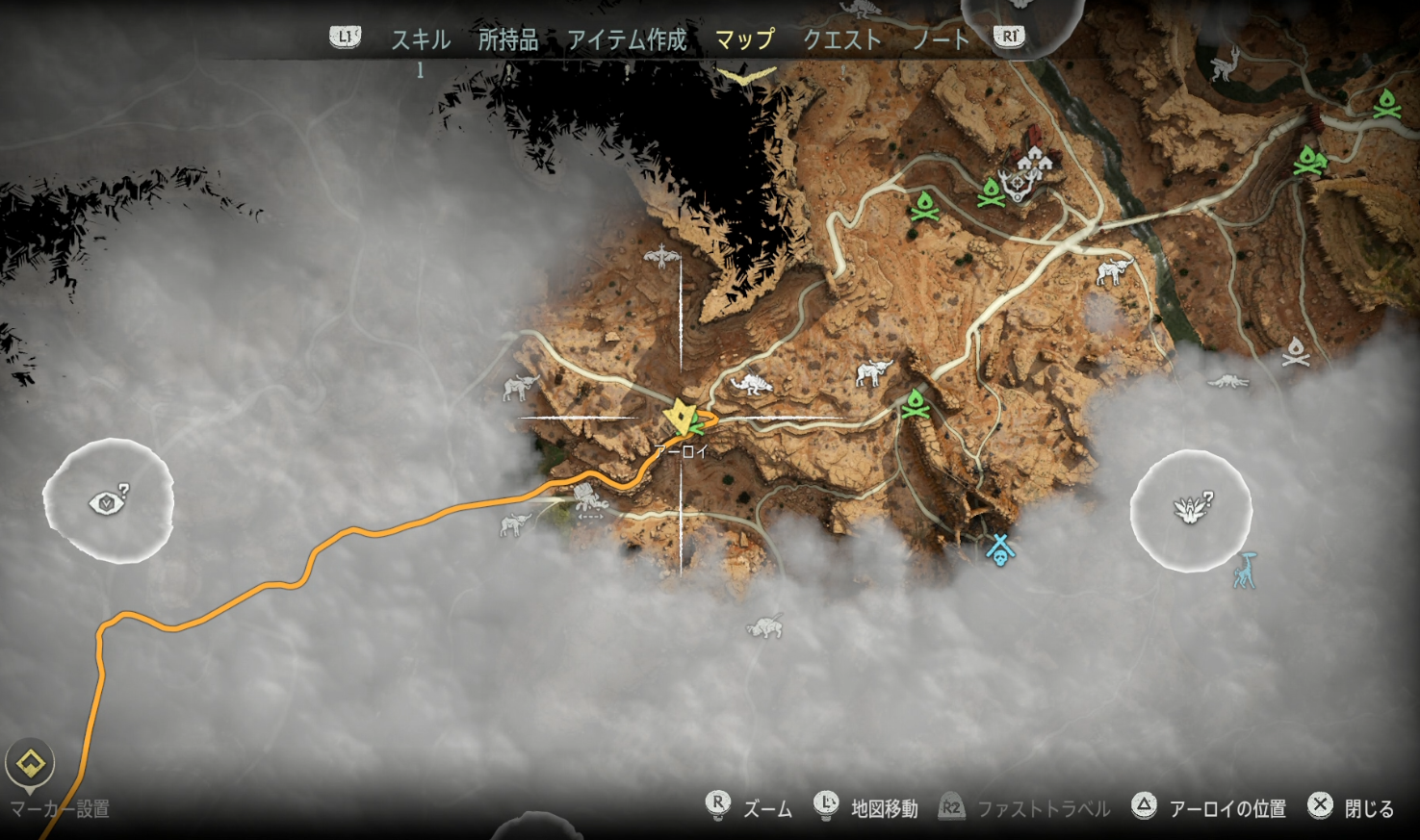This screenshot has height=840, width=1420.
Task: Choose the blue bandit camp marker
Action: [999, 549]
